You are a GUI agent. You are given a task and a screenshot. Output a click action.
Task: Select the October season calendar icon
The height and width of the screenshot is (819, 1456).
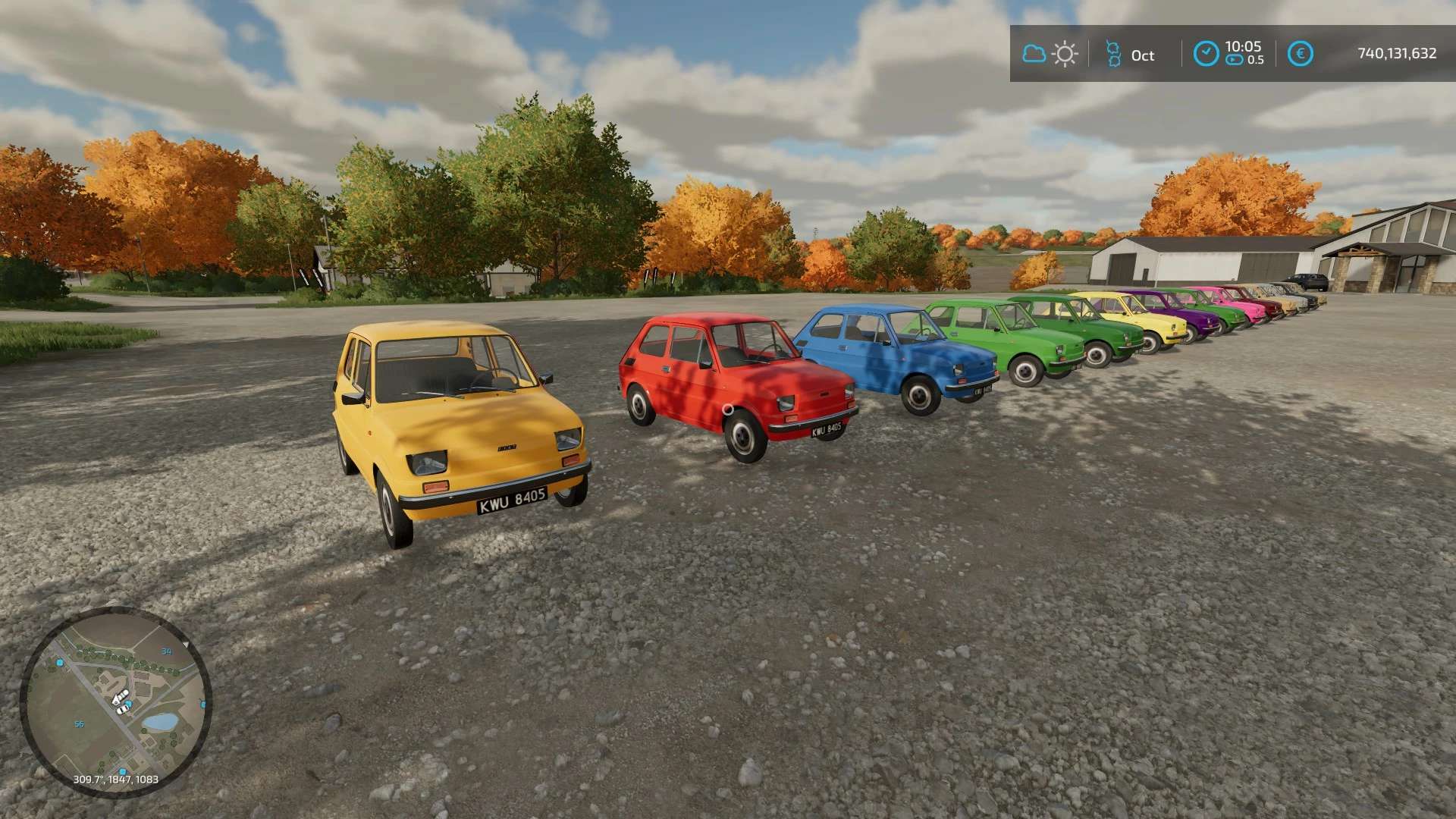(1112, 55)
